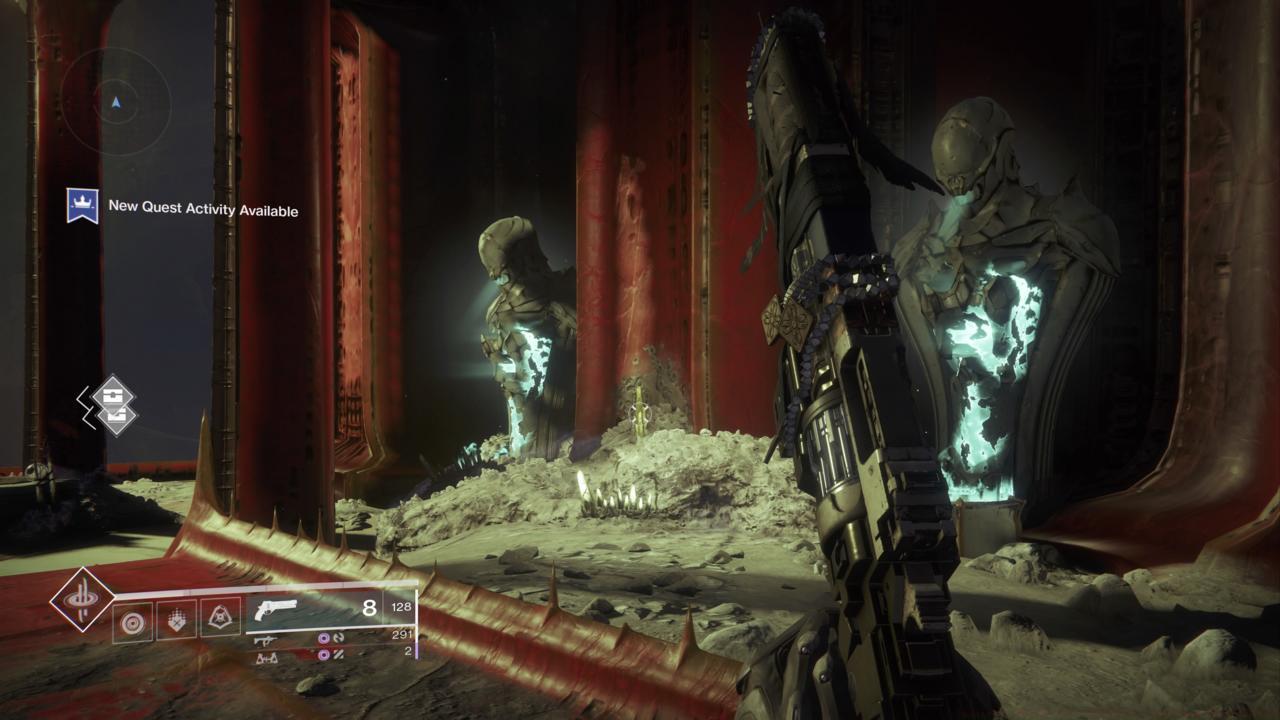Use the hooded class ability icon
Image resolution: width=1280 pixels, height=720 pixels.
coord(220,620)
